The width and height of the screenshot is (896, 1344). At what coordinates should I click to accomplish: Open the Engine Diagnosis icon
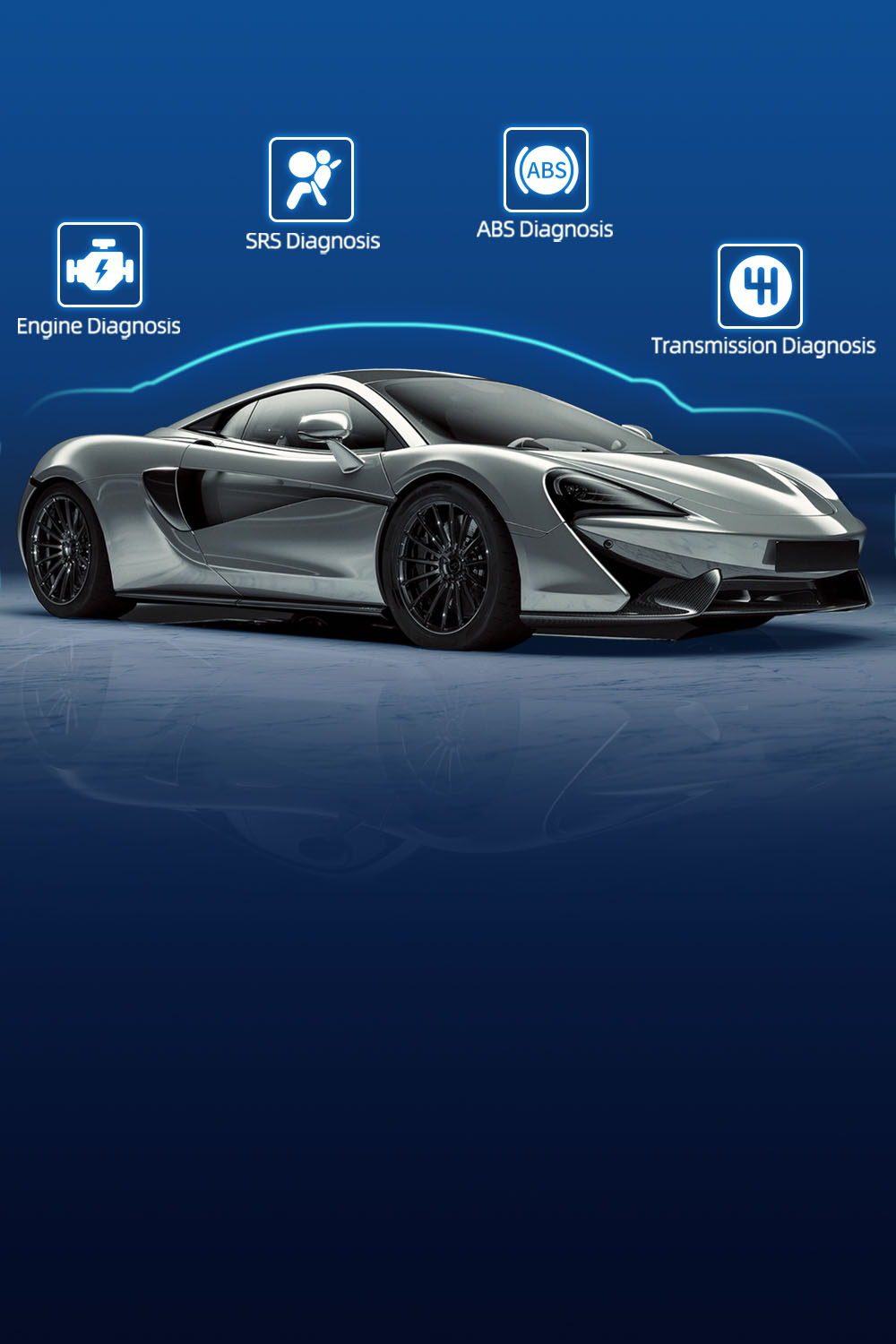[99, 265]
